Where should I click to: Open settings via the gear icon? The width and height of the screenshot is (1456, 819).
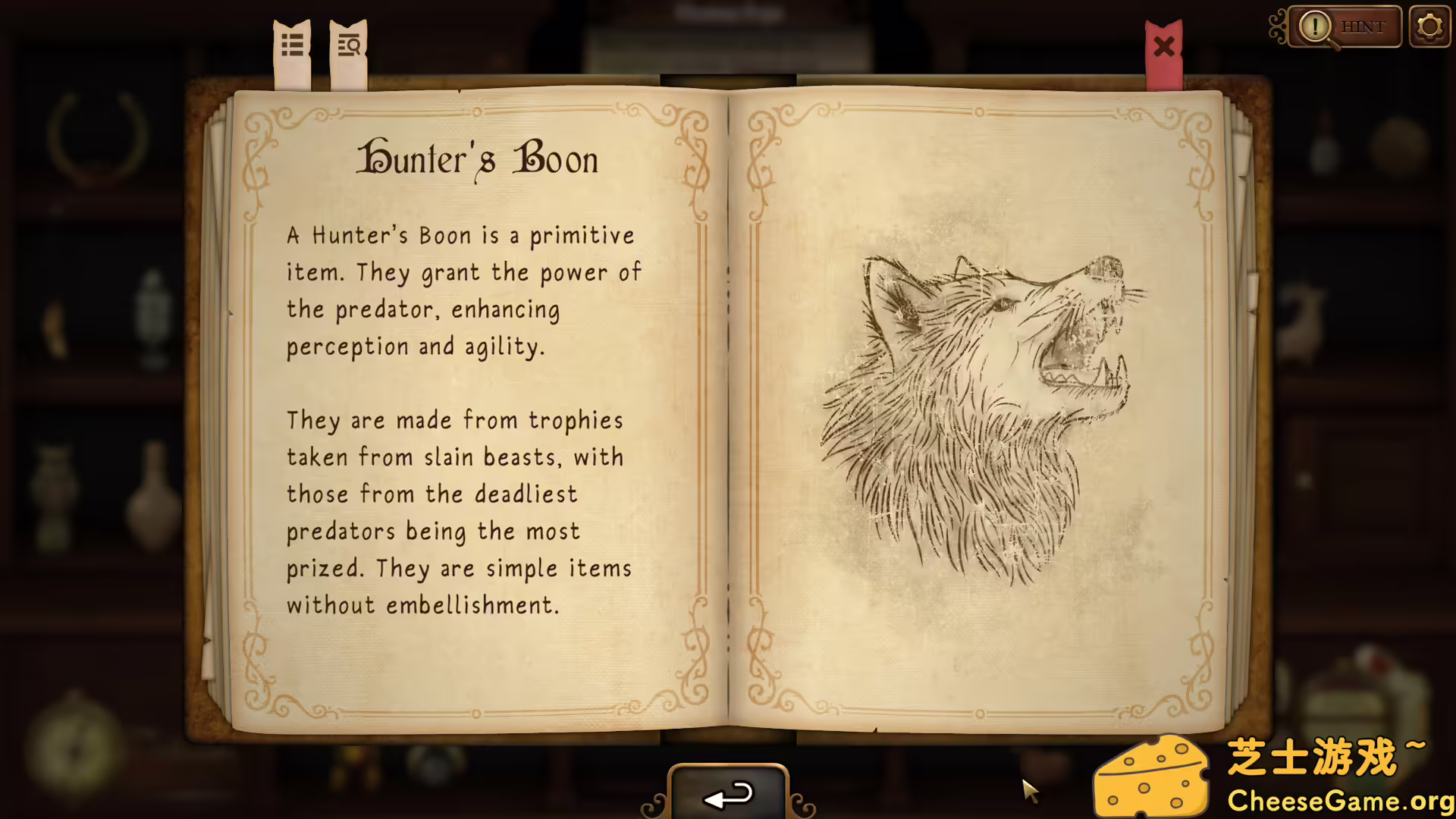click(x=1429, y=27)
